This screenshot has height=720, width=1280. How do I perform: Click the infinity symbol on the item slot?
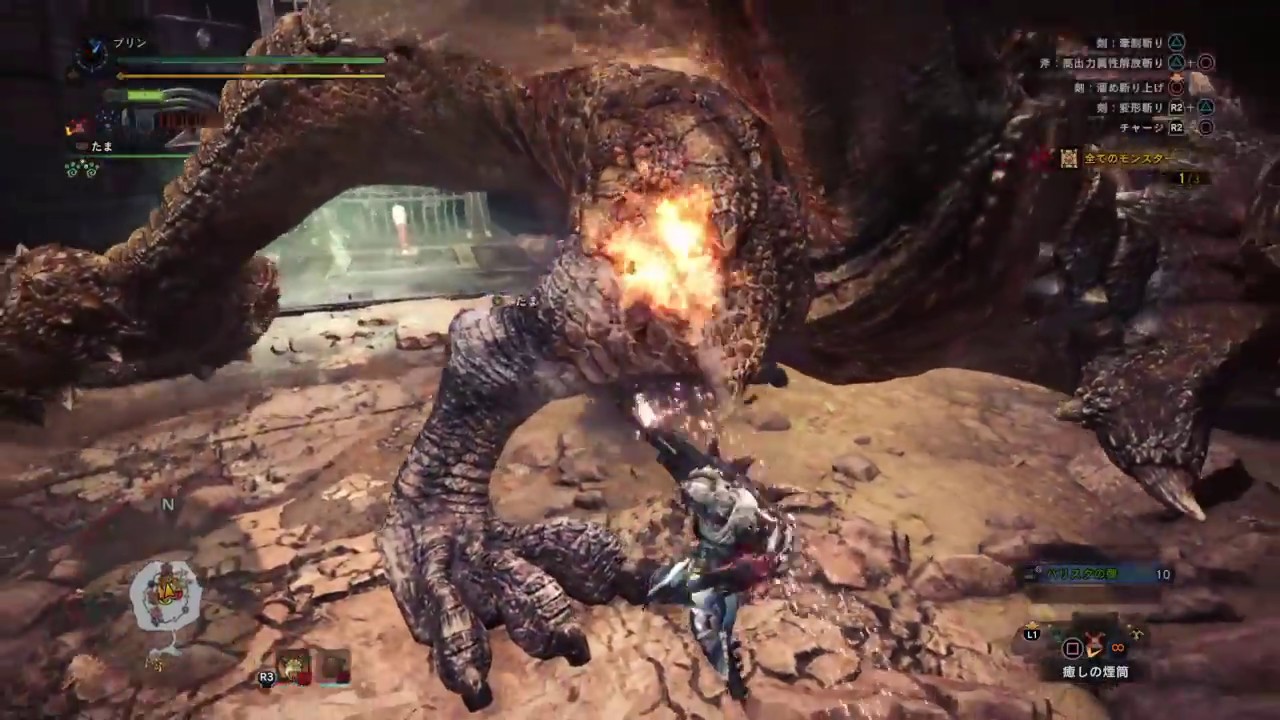[1117, 648]
